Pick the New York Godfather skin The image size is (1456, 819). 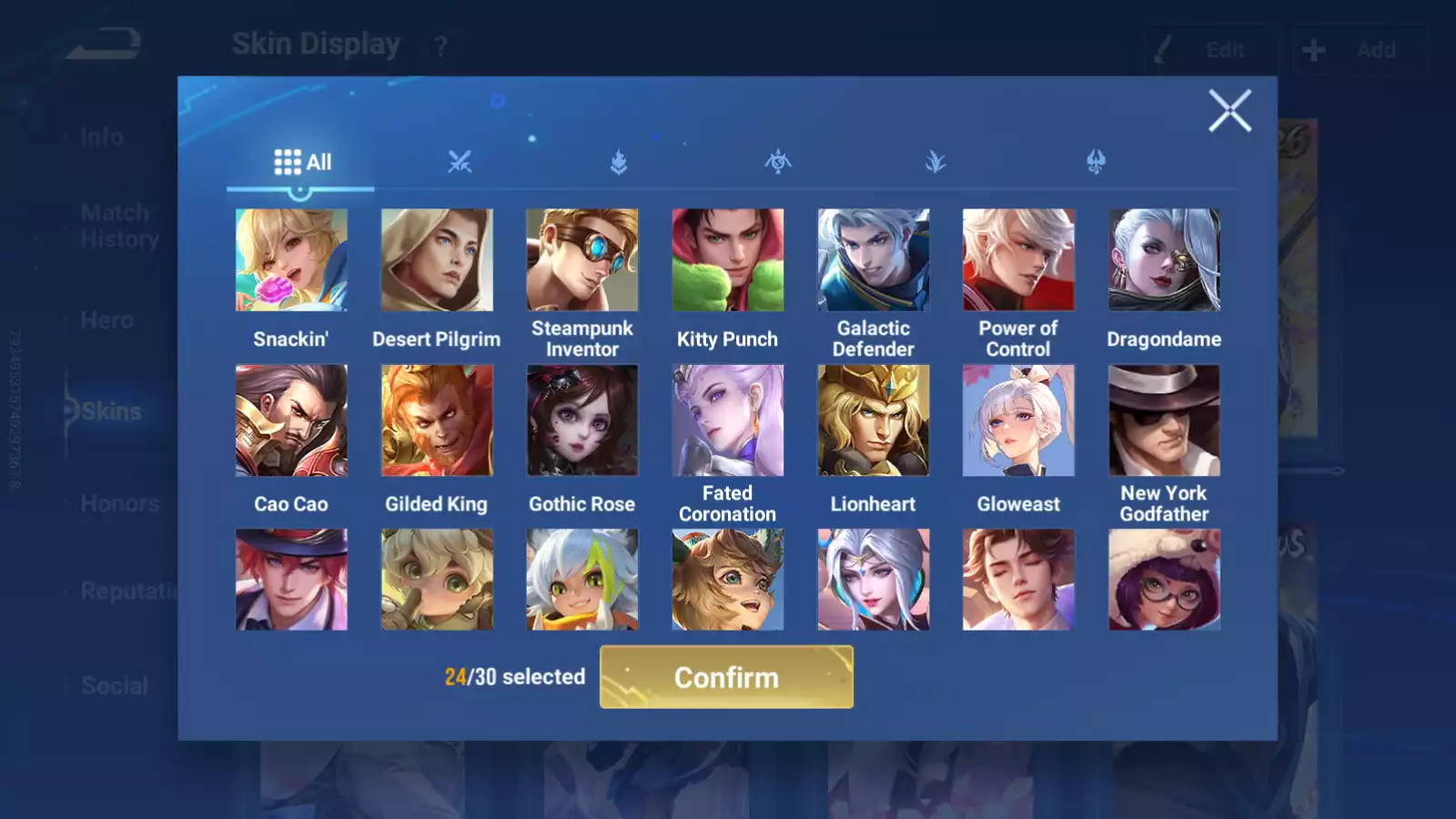point(1164,420)
